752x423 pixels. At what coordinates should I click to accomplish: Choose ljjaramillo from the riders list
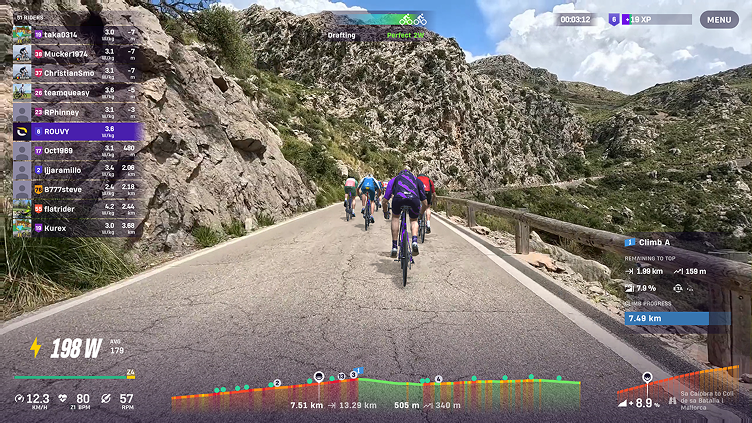pyautogui.click(x=76, y=170)
